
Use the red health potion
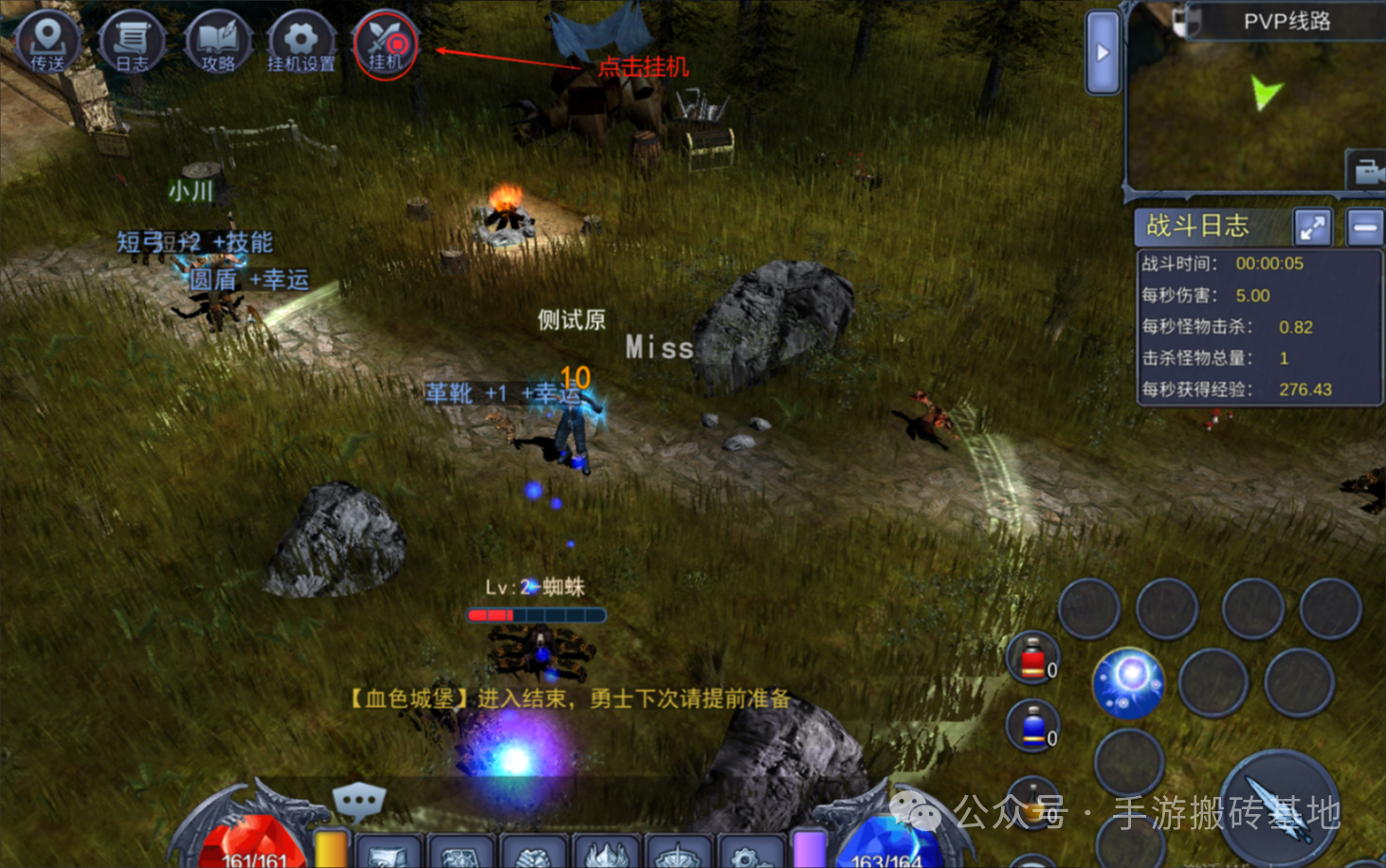coord(1033,658)
